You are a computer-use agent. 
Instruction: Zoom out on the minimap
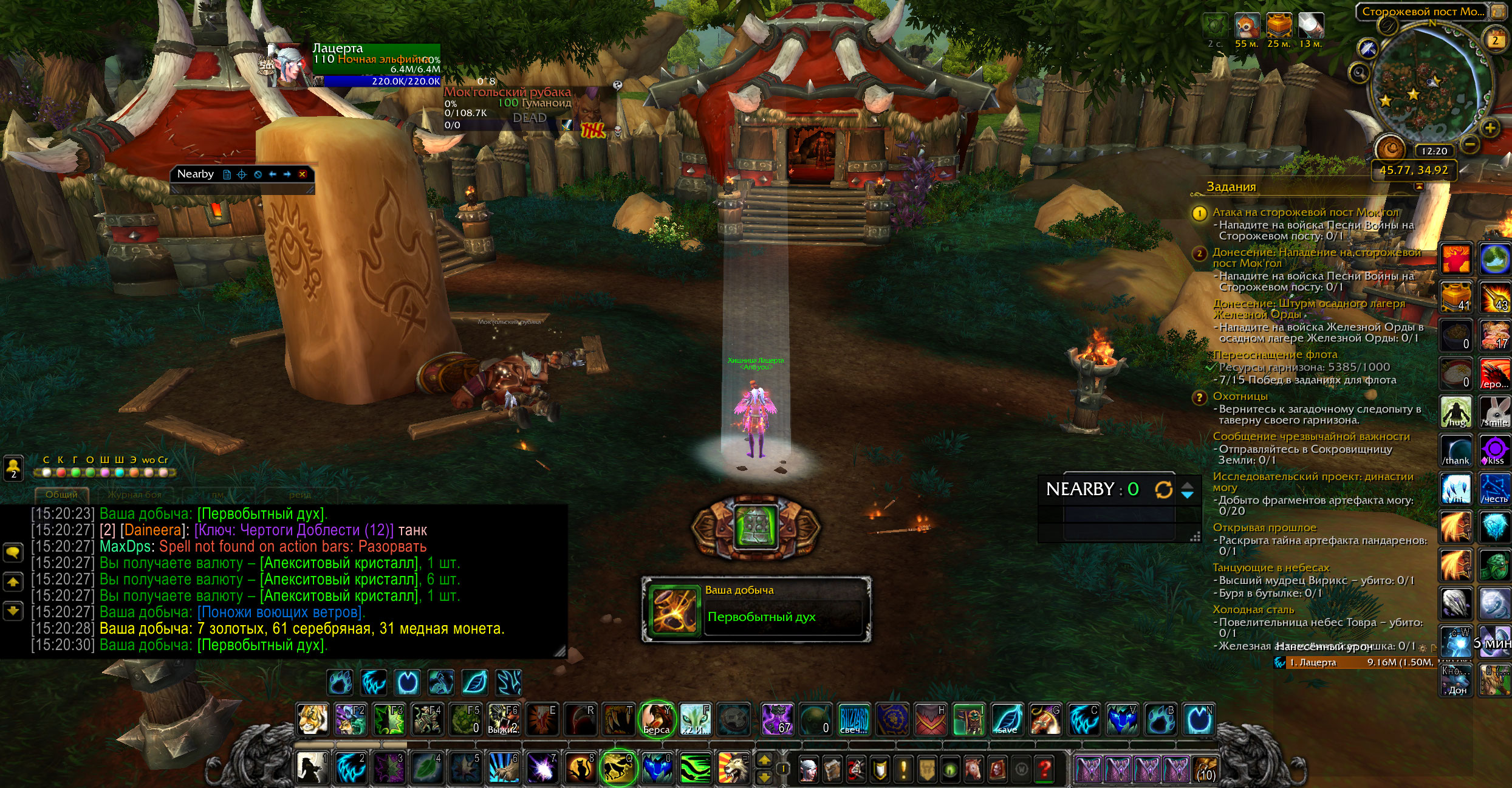point(1469,145)
